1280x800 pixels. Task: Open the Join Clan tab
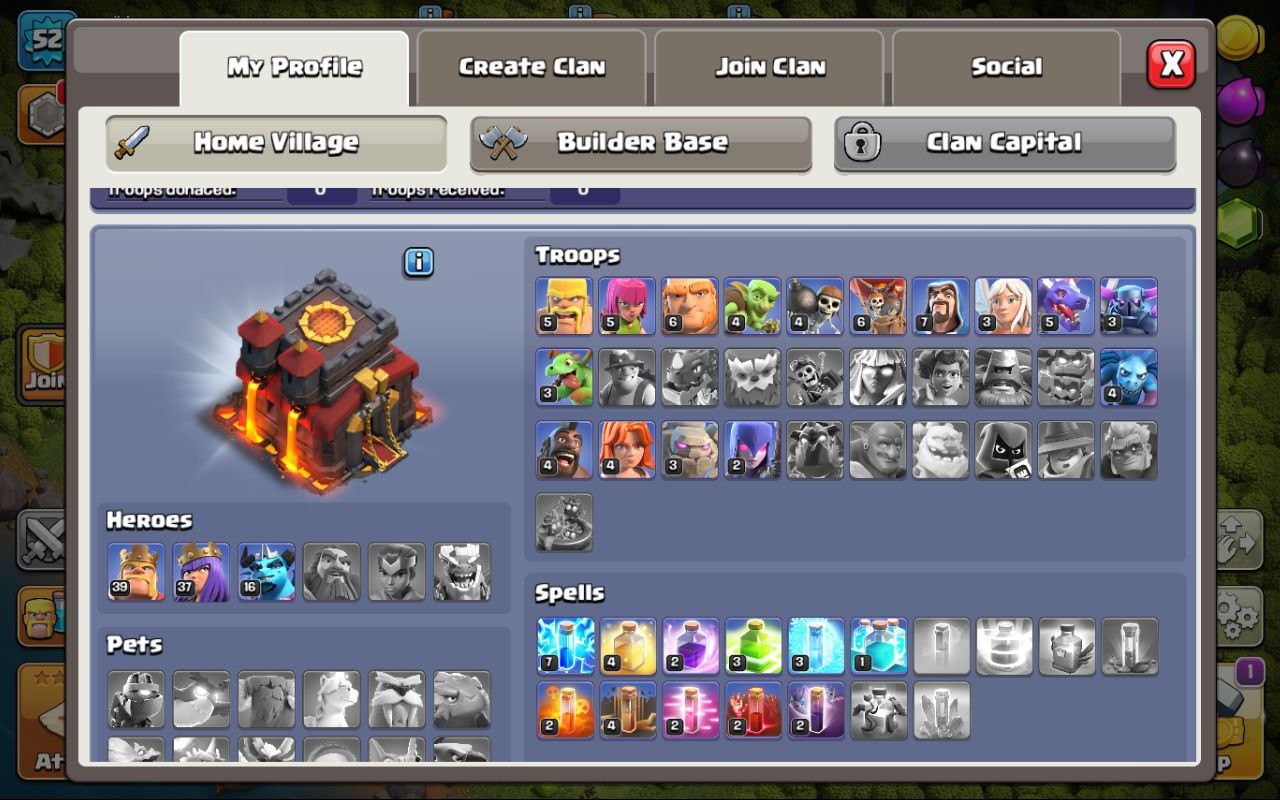coord(769,66)
